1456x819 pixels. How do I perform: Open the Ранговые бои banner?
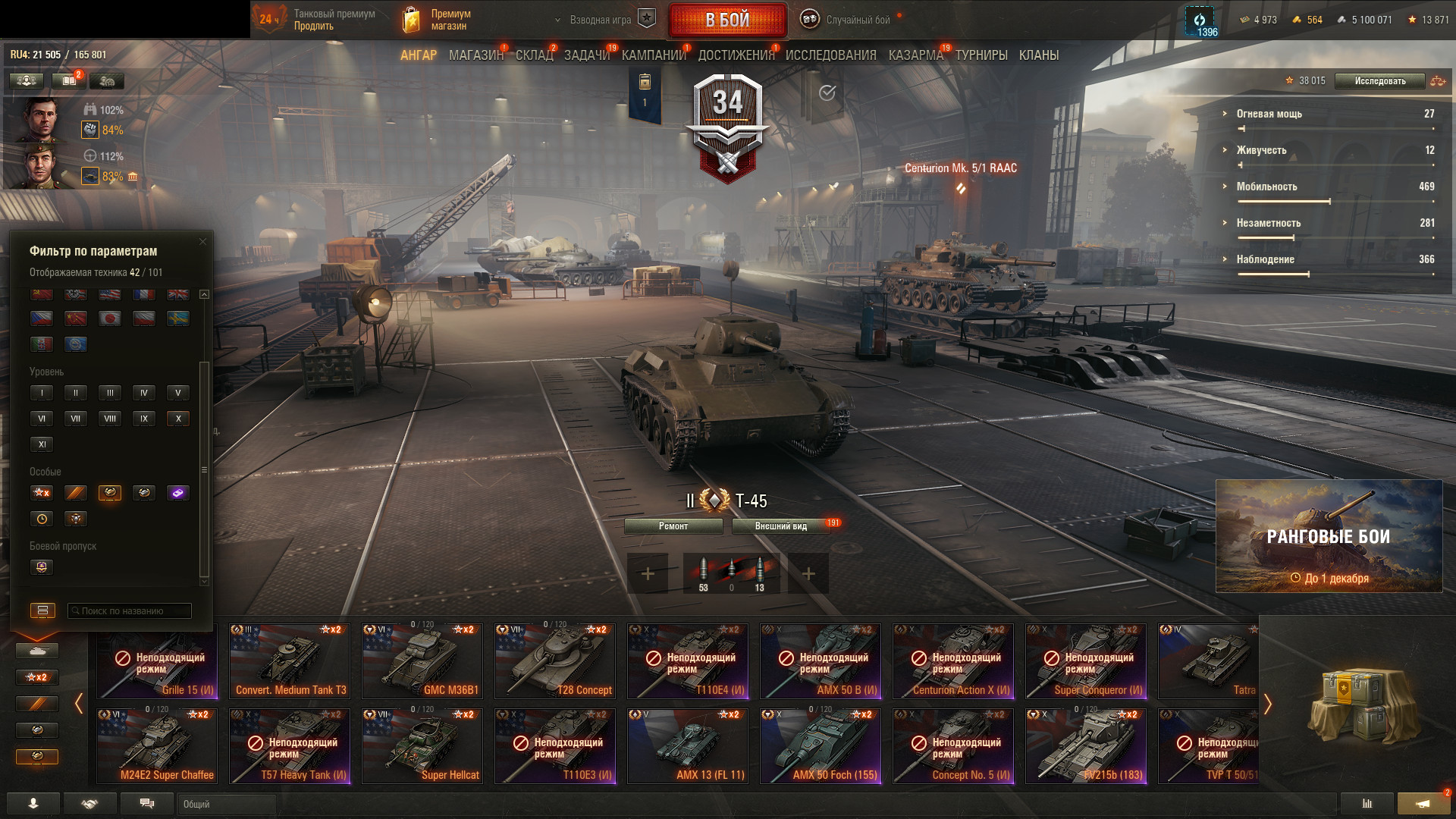tap(1329, 537)
